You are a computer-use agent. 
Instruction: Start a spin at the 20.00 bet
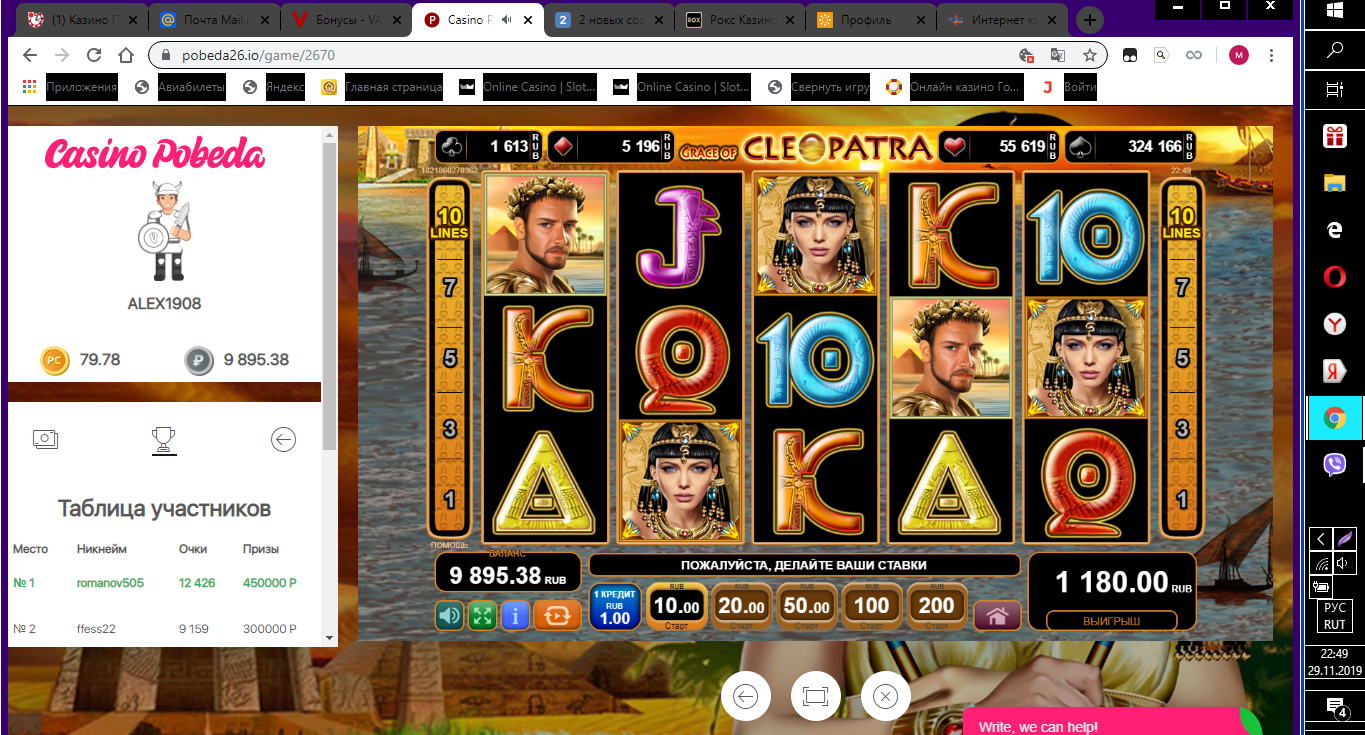tap(742, 607)
